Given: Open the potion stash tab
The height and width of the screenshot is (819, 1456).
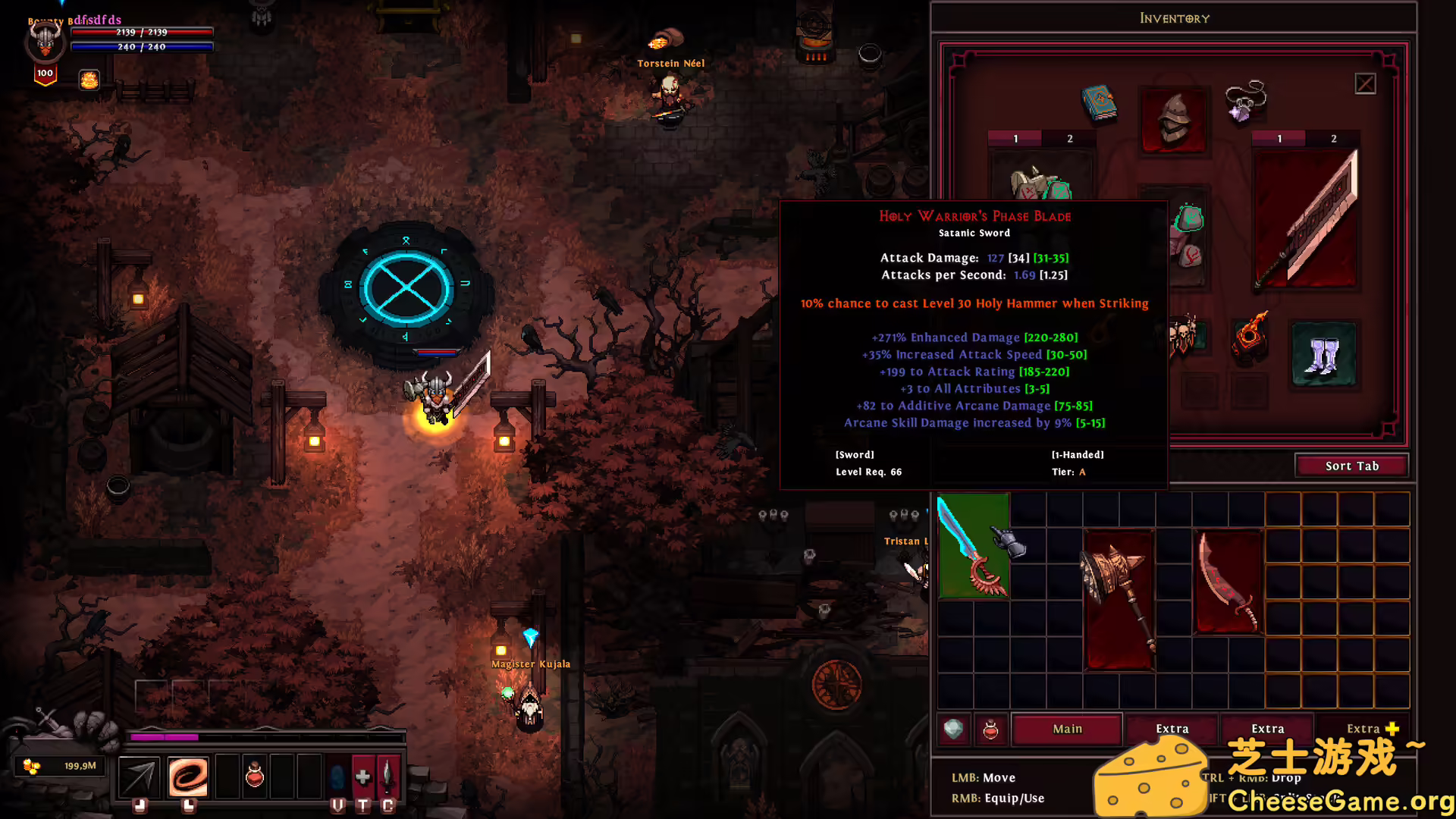Looking at the screenshot, I should pyautogui.click(x=990, y=730).
